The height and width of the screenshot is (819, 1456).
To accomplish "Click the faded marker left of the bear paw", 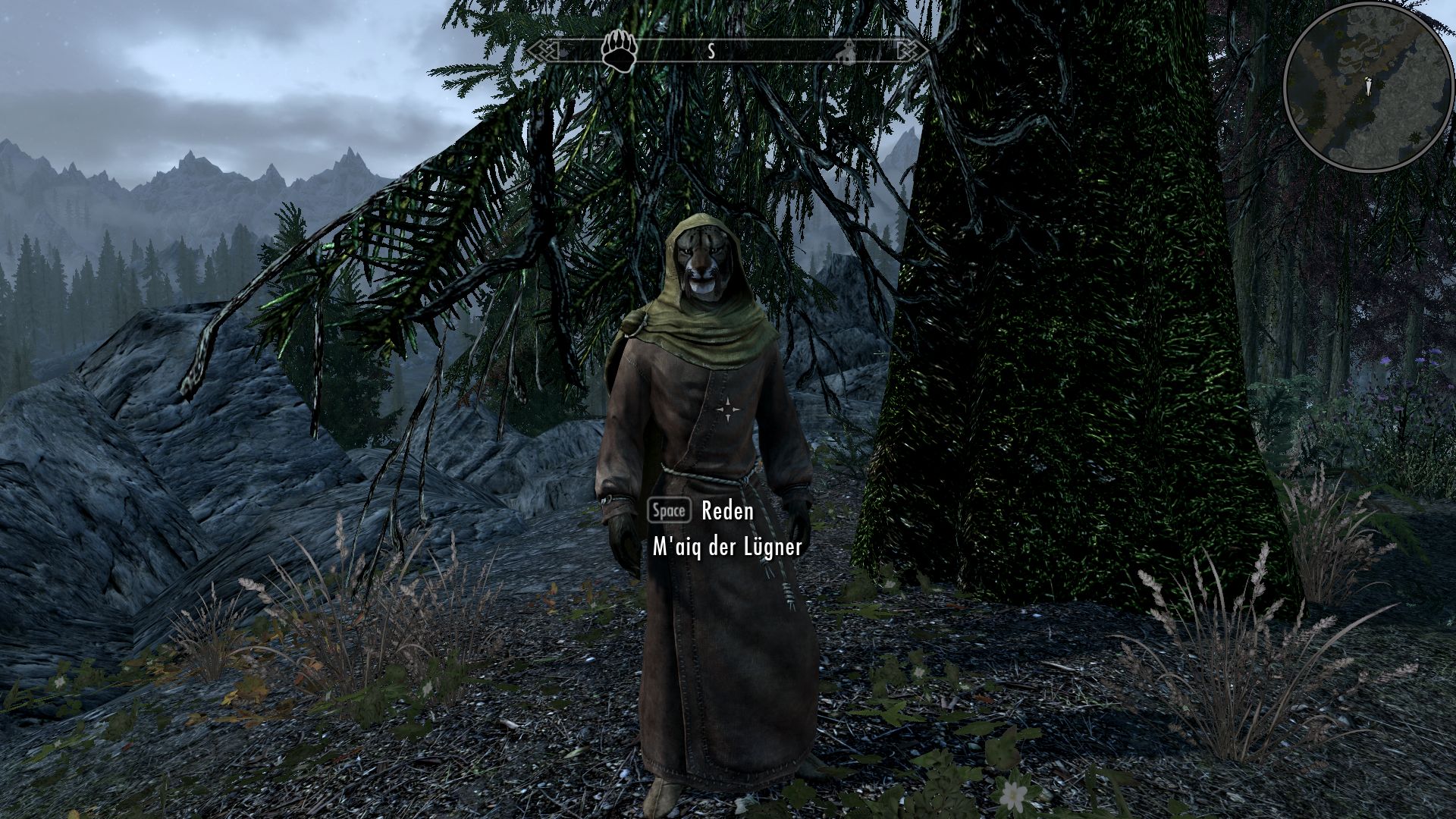I will coord(564,54).
